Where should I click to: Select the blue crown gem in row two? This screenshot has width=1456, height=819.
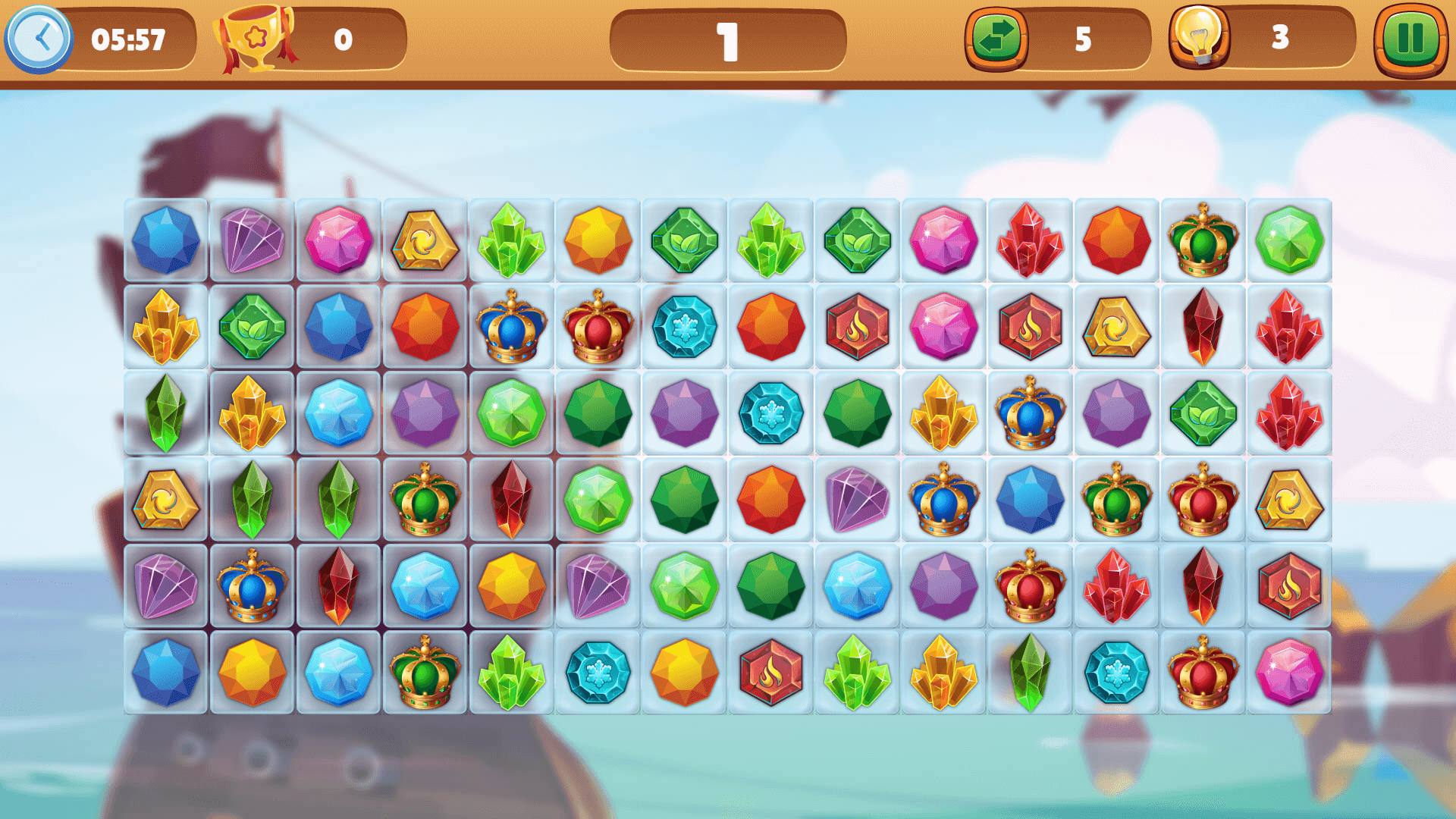tap(512, 328)
